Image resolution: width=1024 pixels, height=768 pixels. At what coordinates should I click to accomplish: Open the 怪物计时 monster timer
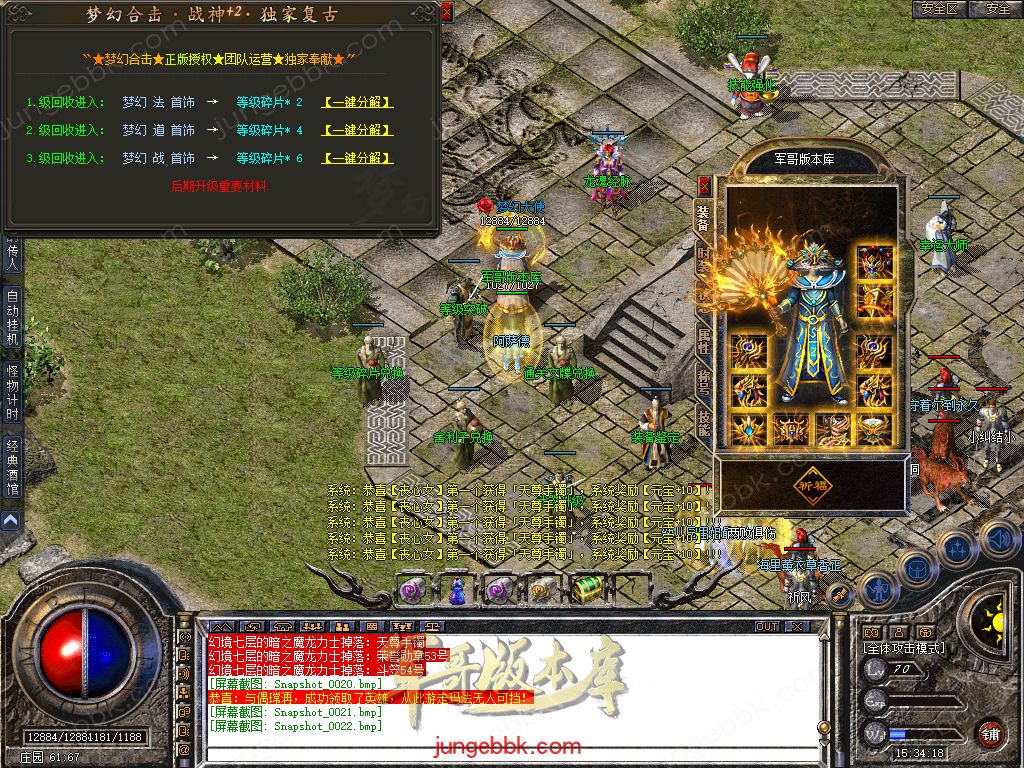tap(12, 392)
